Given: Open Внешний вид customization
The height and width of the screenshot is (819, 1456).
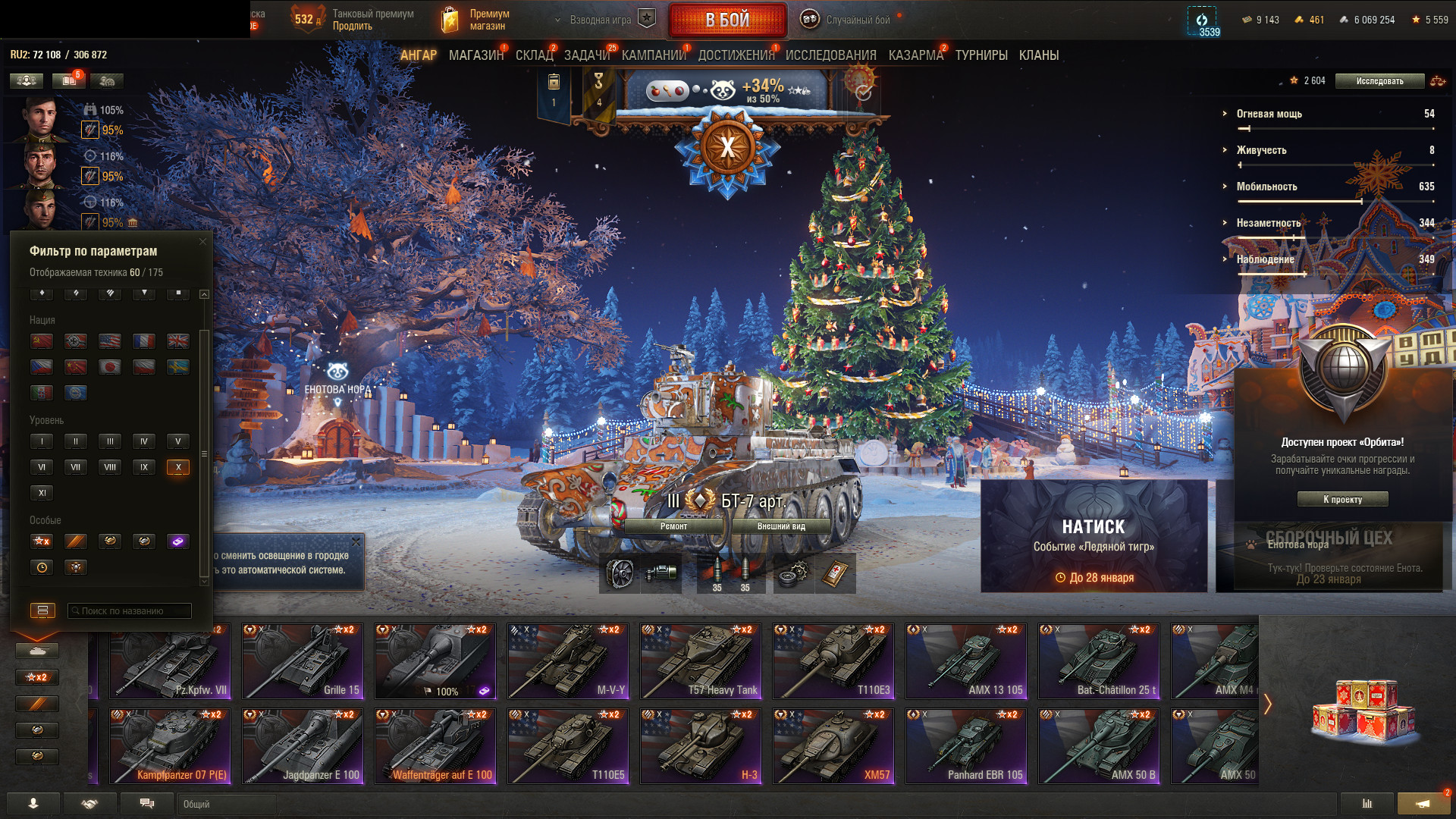Looking at the screenshot, I should [781, 526].
